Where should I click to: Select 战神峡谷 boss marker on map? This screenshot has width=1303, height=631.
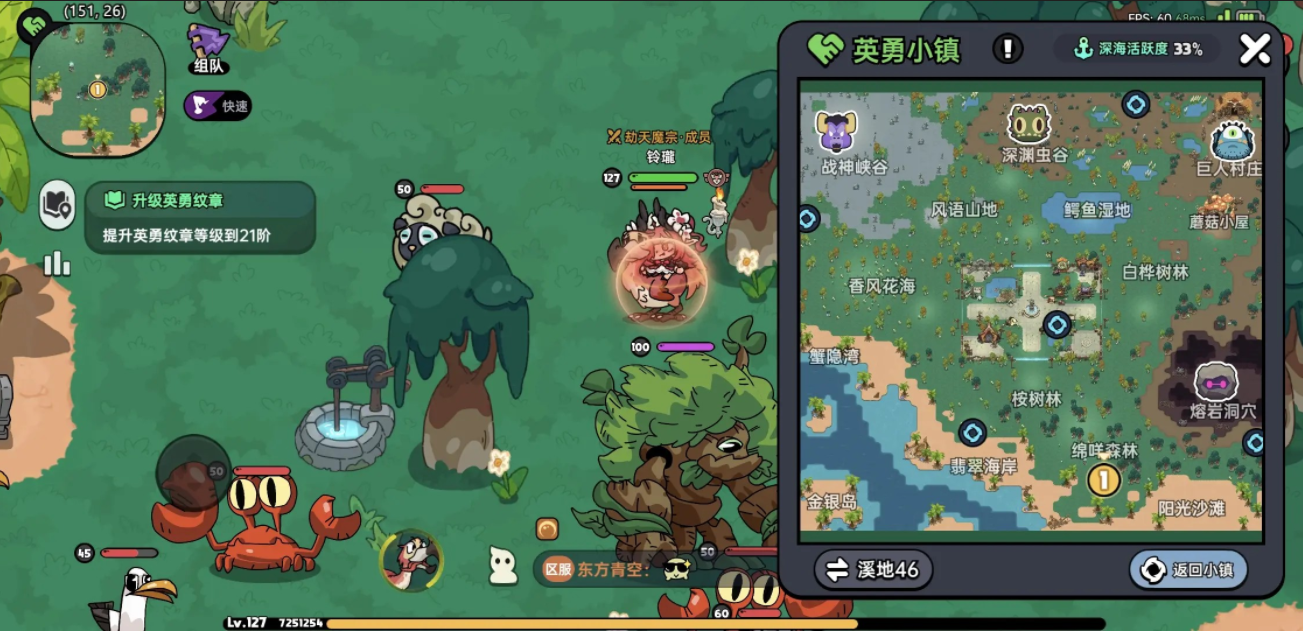[x=837, y=132]
